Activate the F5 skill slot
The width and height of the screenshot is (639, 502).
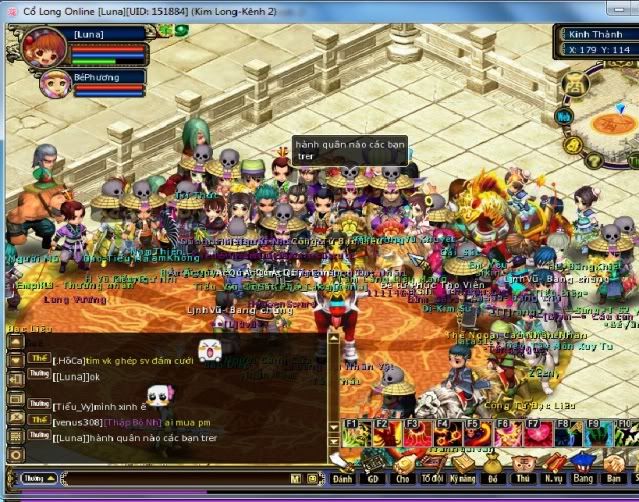(x=477, y=434)
